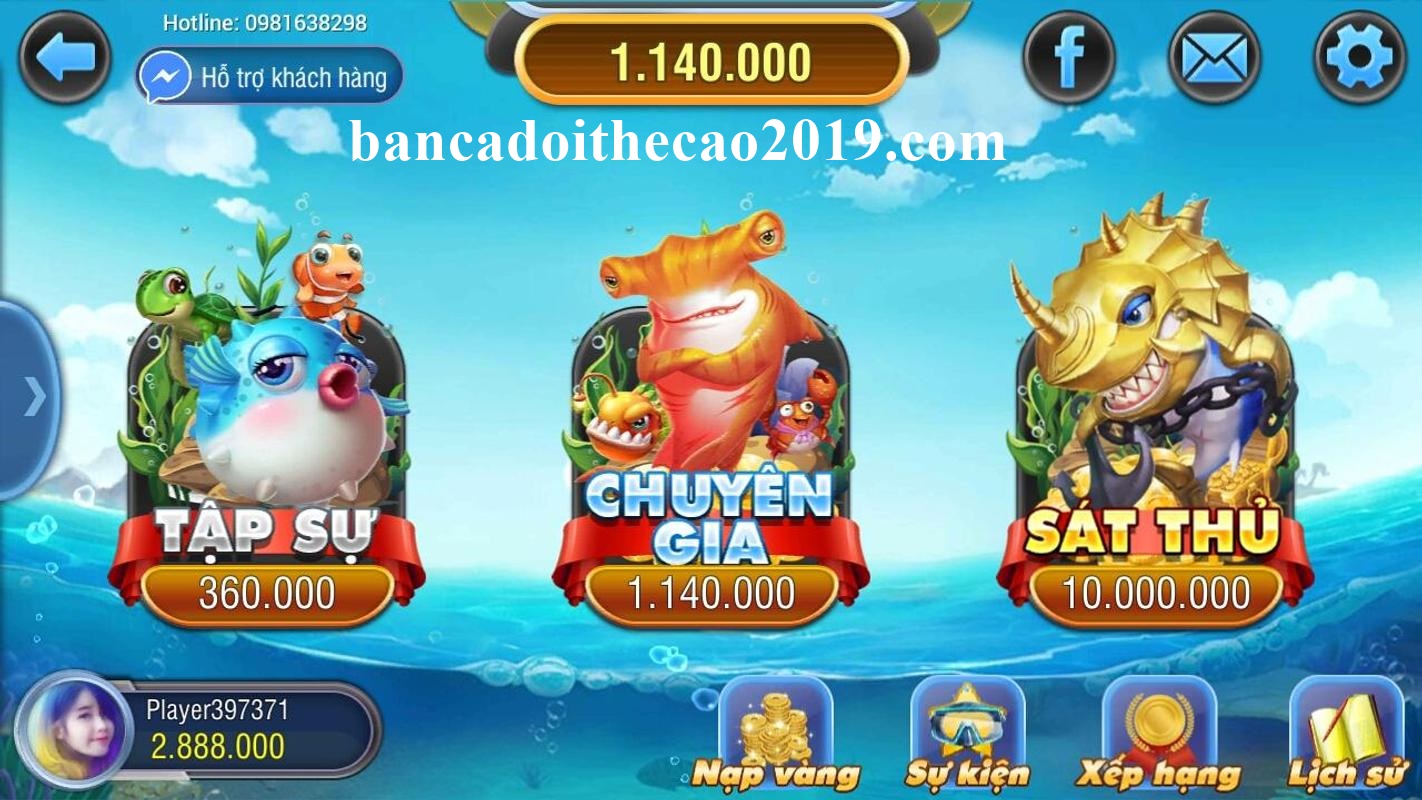Select the 2.888.000 coin balance display
The height and width of the screenshot is (800, 1422).
point(218,745)
